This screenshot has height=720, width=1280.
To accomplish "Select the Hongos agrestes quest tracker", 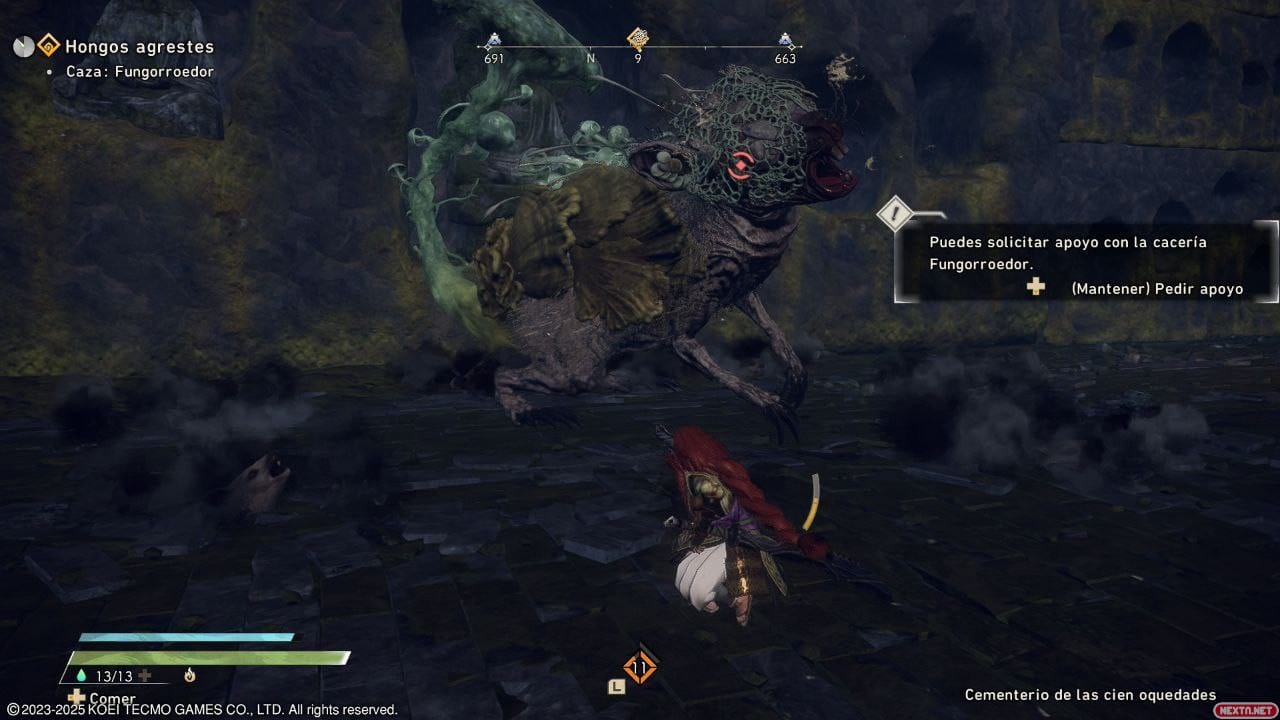I will (138, 46).
